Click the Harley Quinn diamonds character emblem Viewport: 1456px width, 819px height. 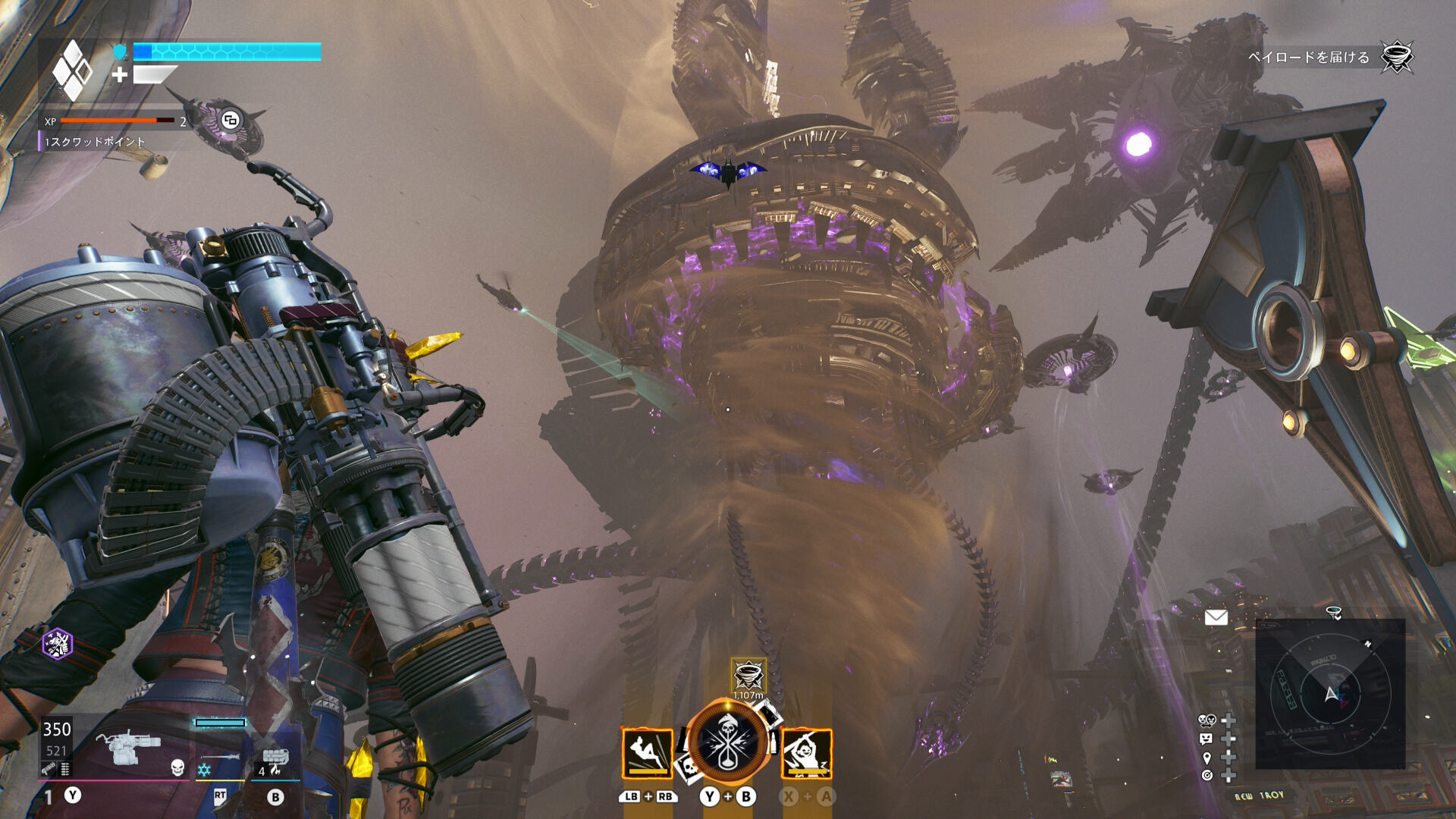point(72,71)
